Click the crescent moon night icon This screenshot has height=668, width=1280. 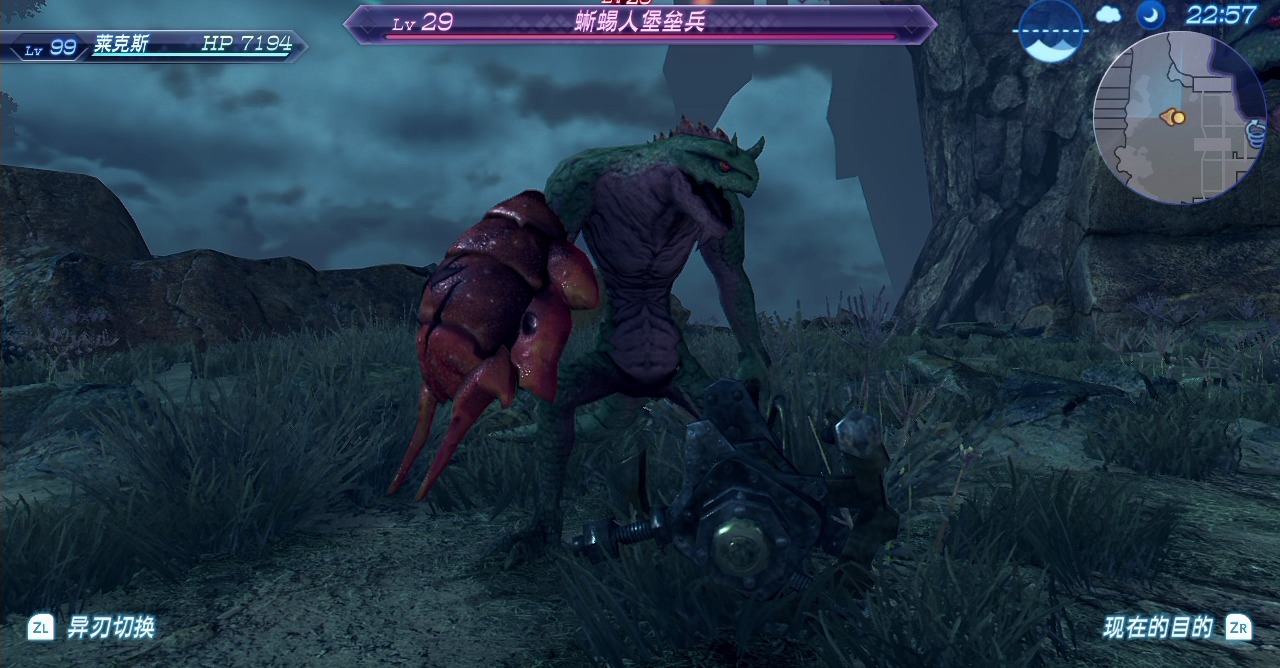tap(1150, 15)
